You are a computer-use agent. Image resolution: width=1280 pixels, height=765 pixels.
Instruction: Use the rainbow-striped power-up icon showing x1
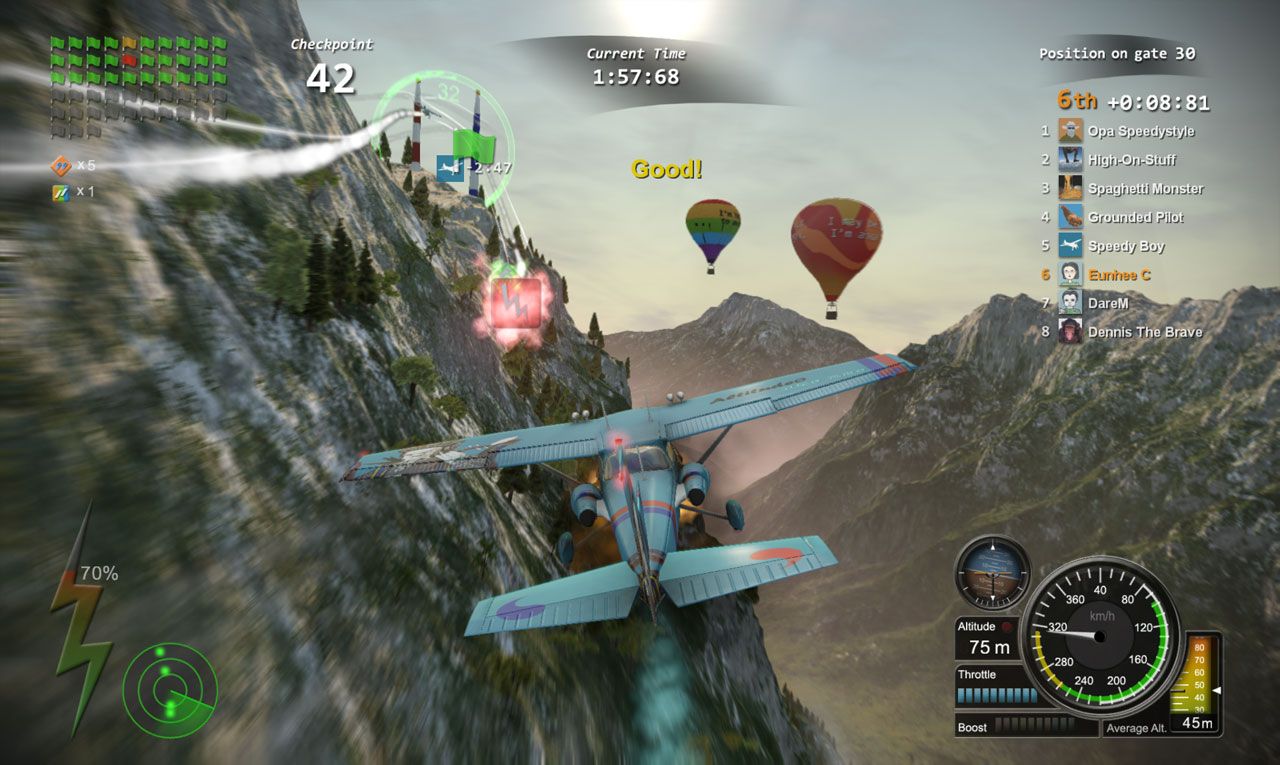[x=61, y=192]
